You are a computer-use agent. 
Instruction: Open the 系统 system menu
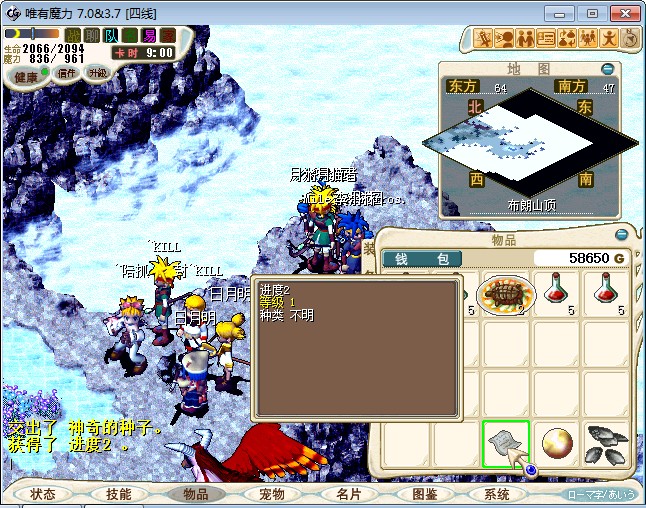(497, 494)
